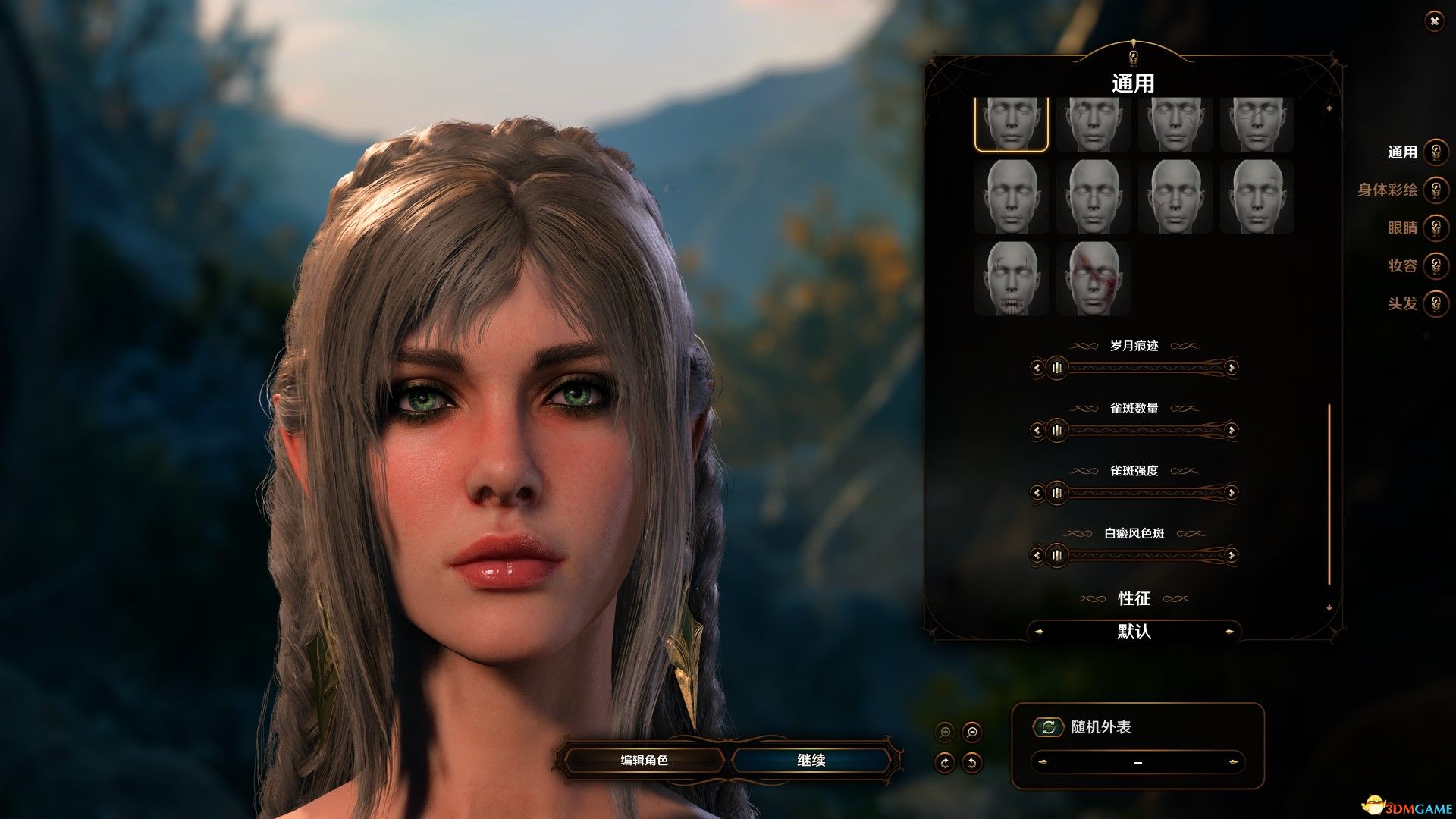
Task: Raise 白癜风色斑 with the right arrow
Action: pyautogui.click(x=1231, y=556)
